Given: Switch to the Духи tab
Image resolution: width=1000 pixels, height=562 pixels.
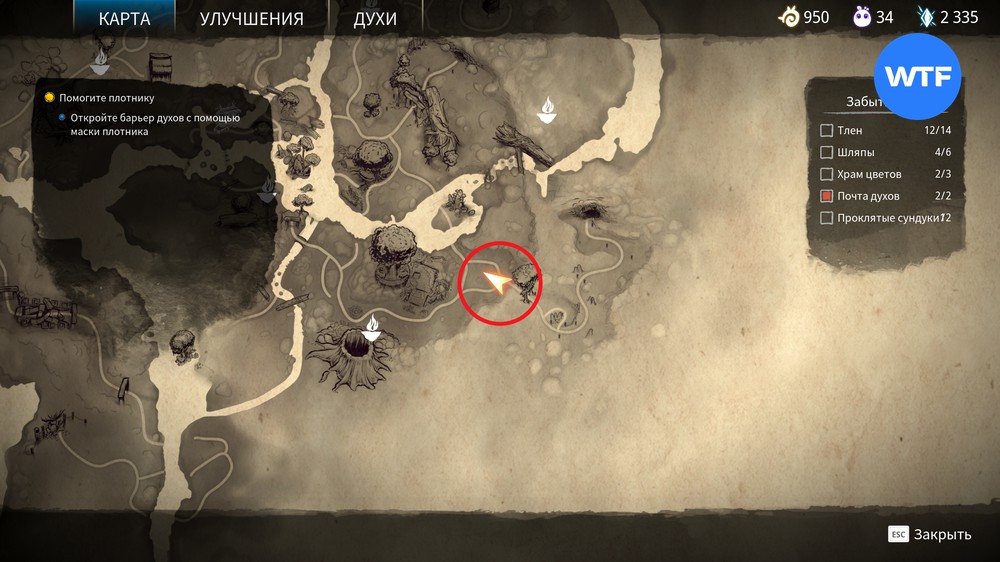Looking at the screenshot, I should tap(375, 19).
